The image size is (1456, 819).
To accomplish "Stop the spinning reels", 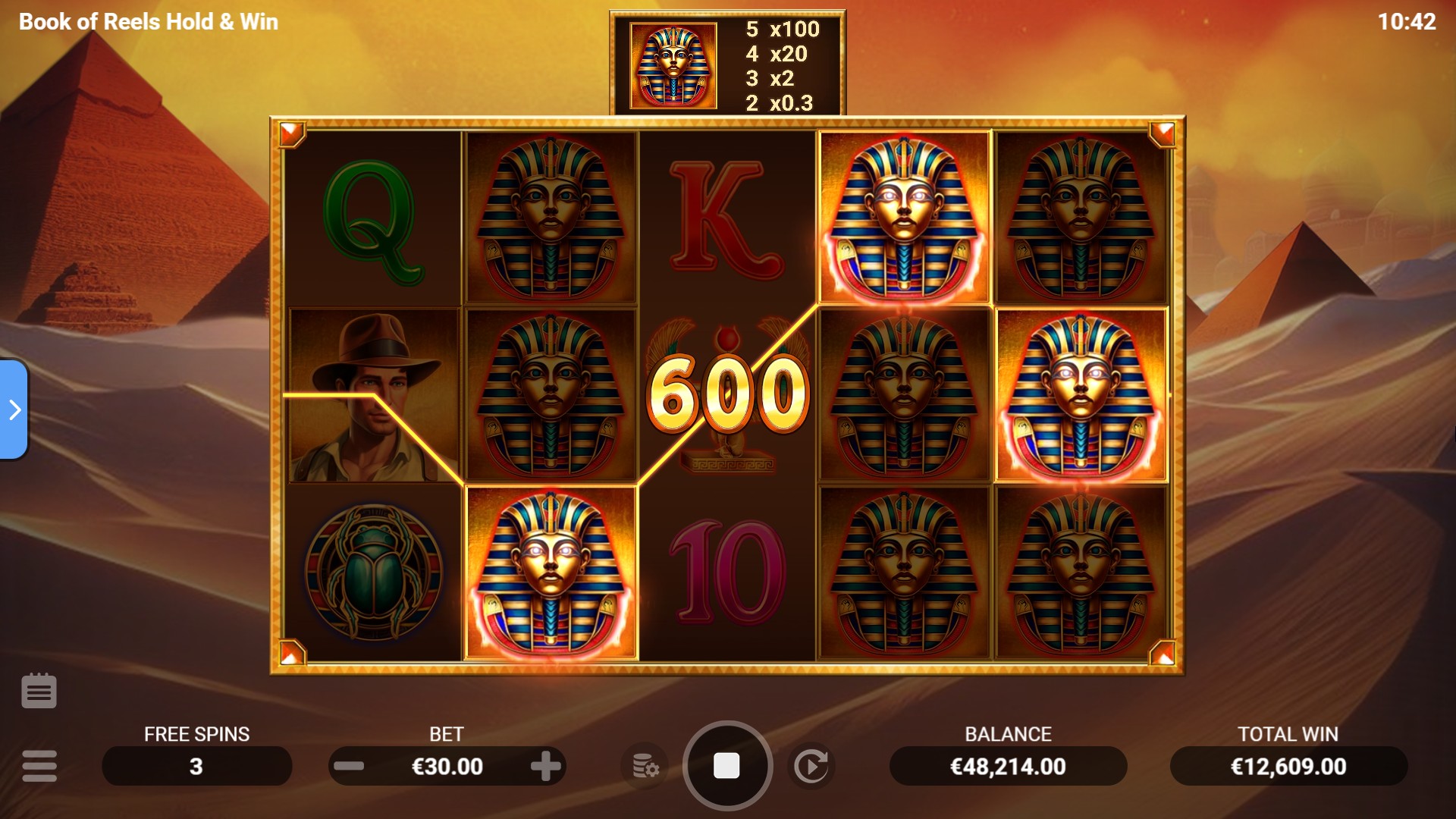I will click(x=726, y=766).
